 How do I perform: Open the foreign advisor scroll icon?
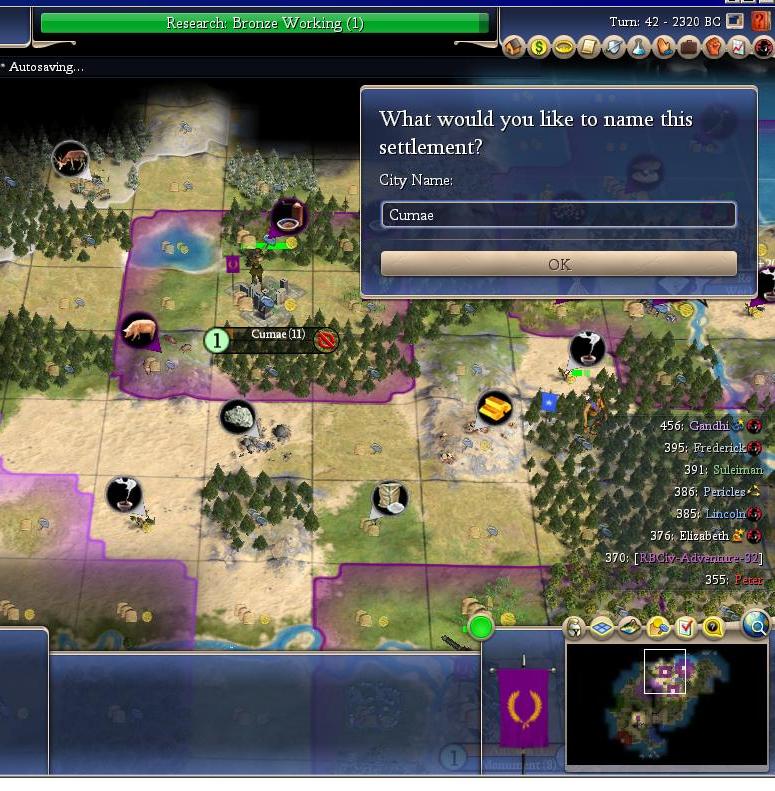click(589, 47)
